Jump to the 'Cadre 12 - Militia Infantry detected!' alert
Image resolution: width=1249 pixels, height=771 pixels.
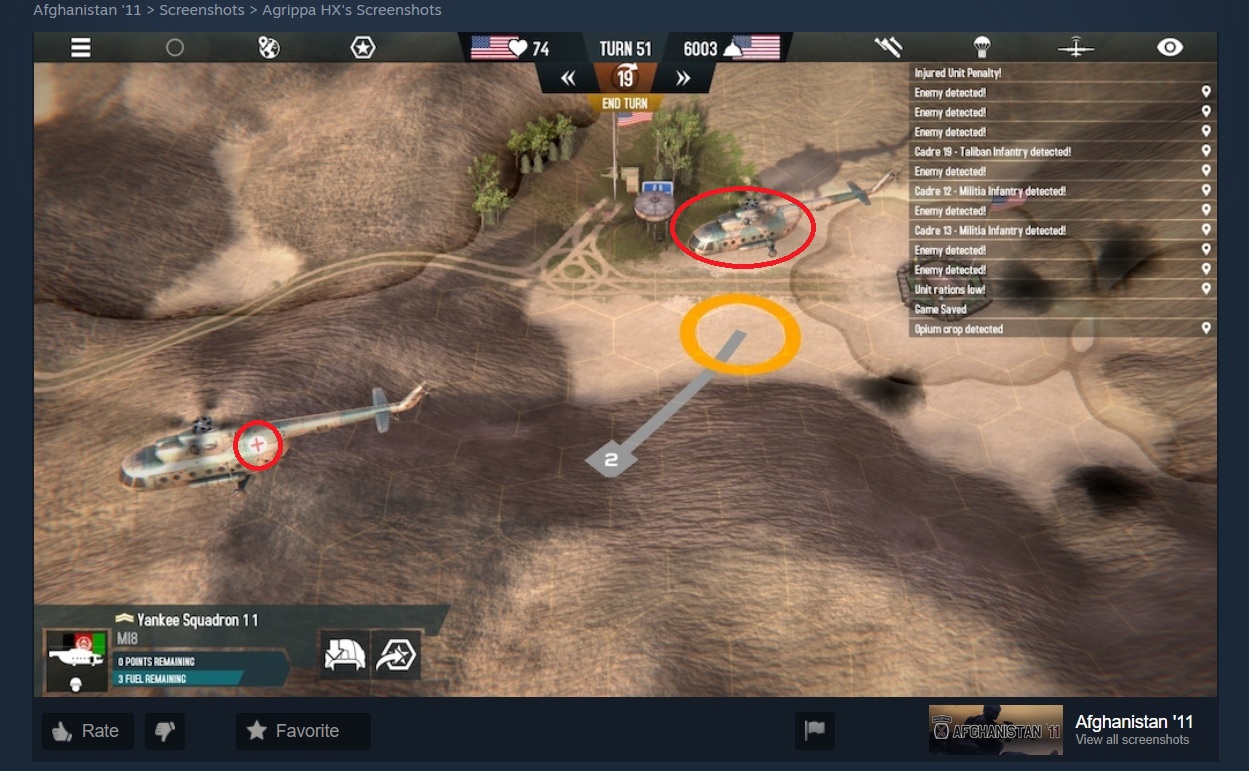coord(1060,191)
